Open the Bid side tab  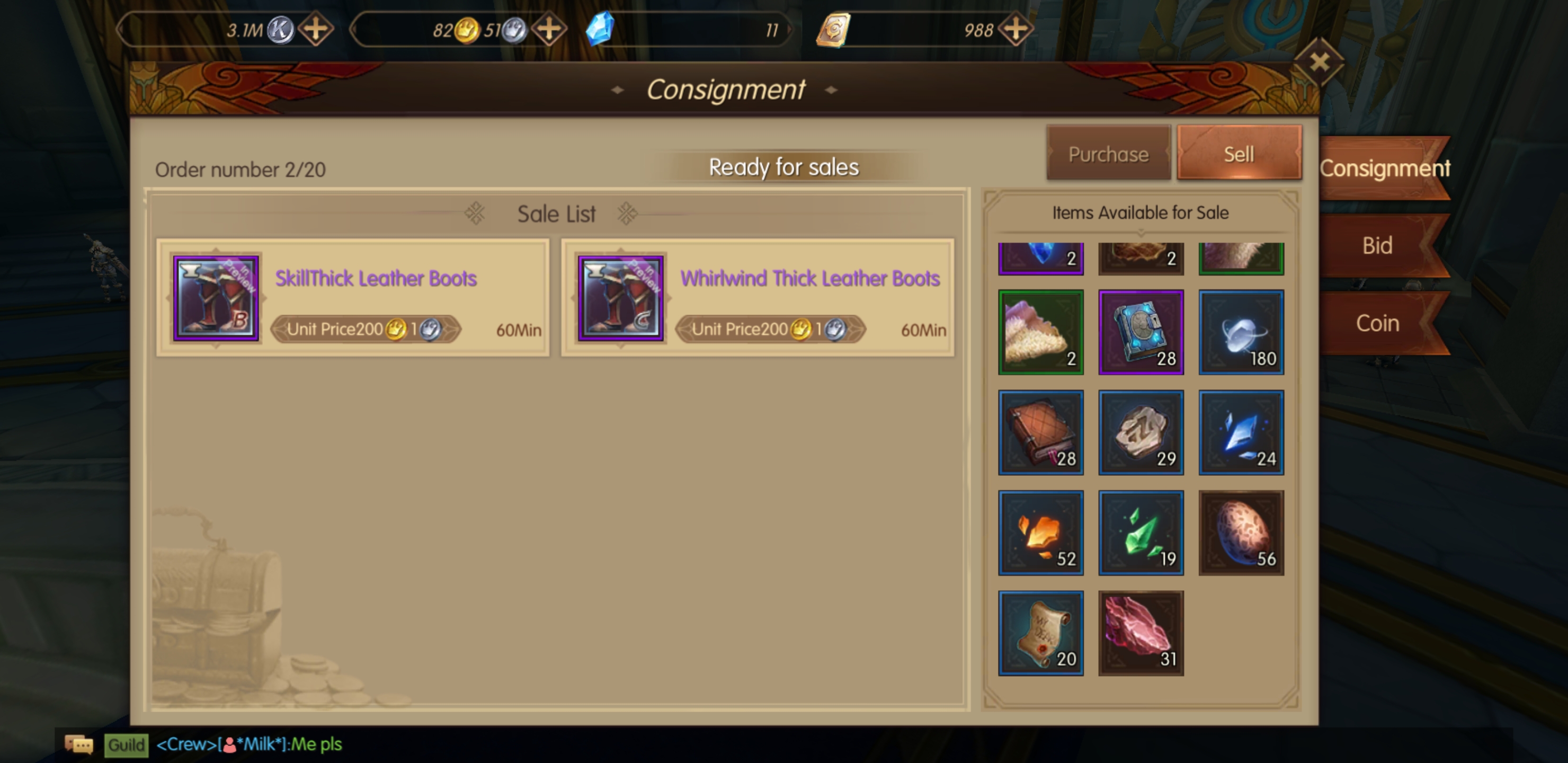tap(1377, 245)
